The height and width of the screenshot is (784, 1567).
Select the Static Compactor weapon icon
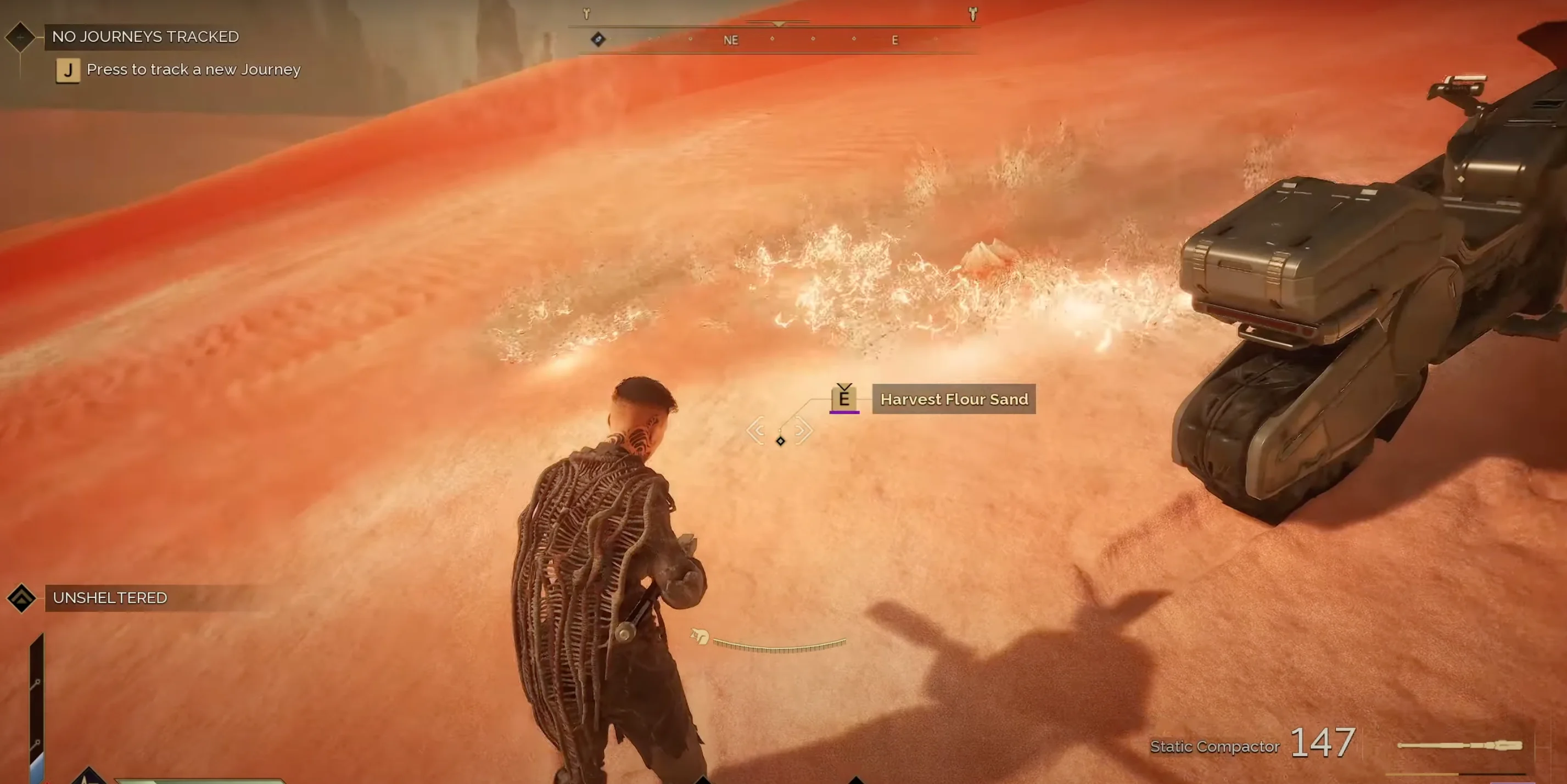(x=1459, y=745)
